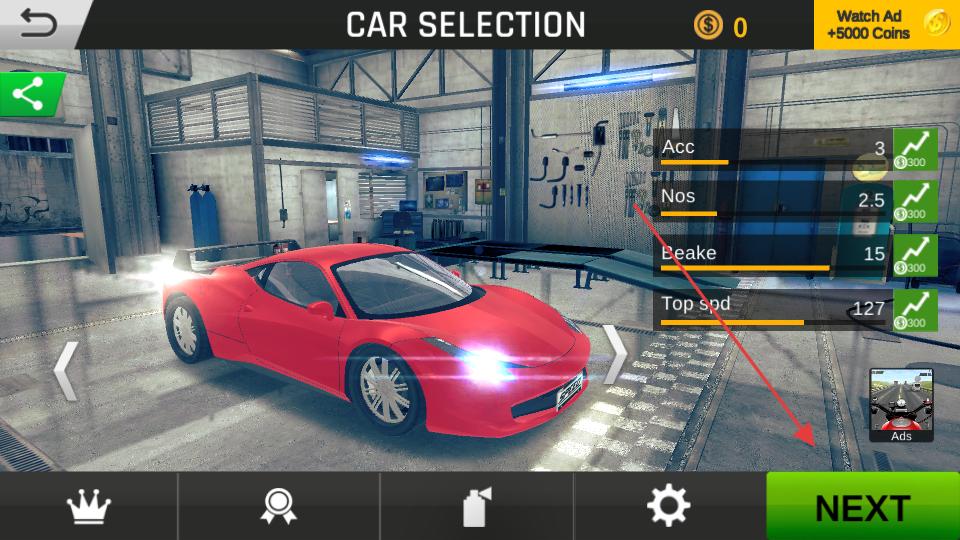Watch Ad for +5000 Coins
960x540 pixels.
click(886, 25)
